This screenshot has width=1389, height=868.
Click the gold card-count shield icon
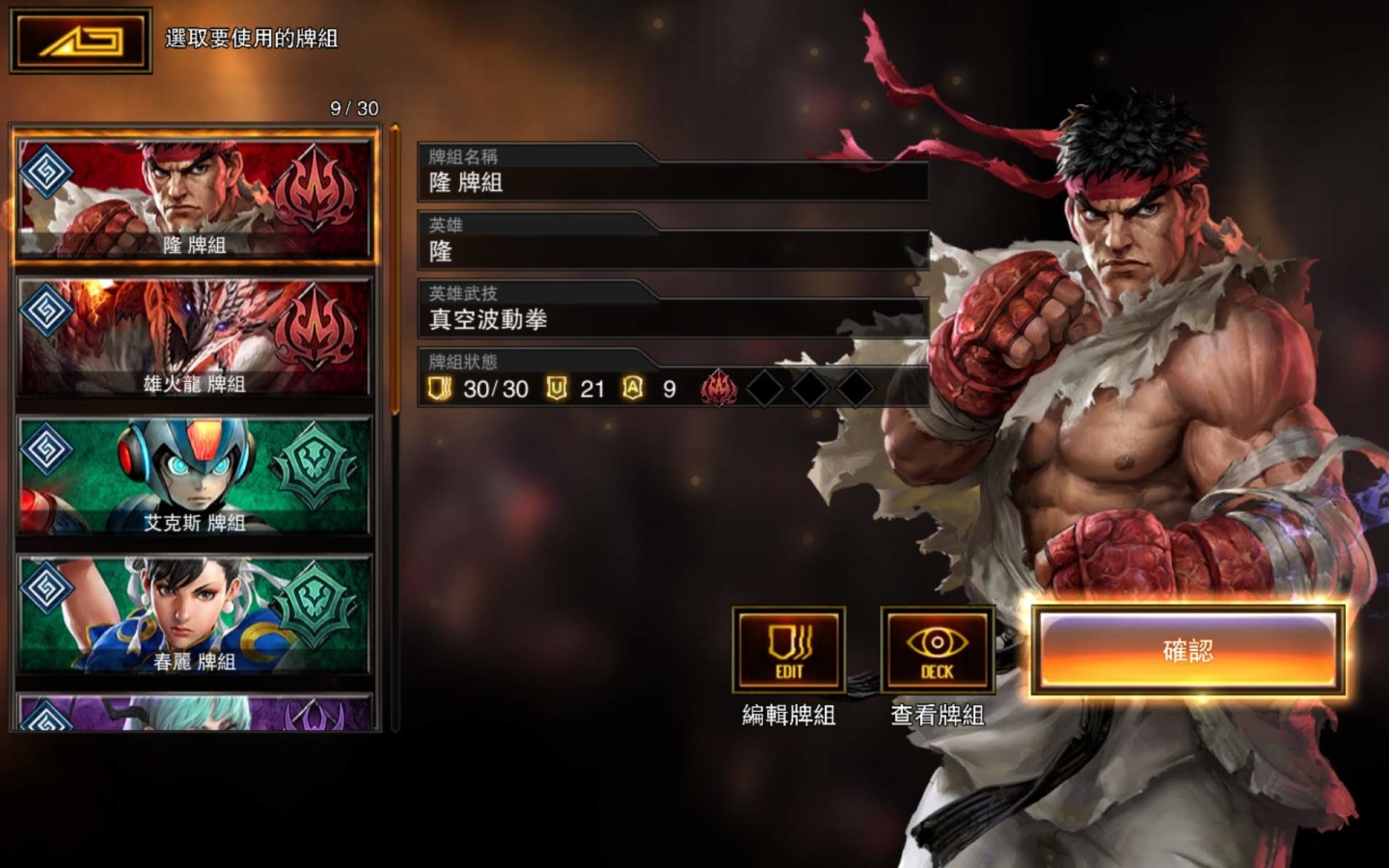tap(440, 389)
